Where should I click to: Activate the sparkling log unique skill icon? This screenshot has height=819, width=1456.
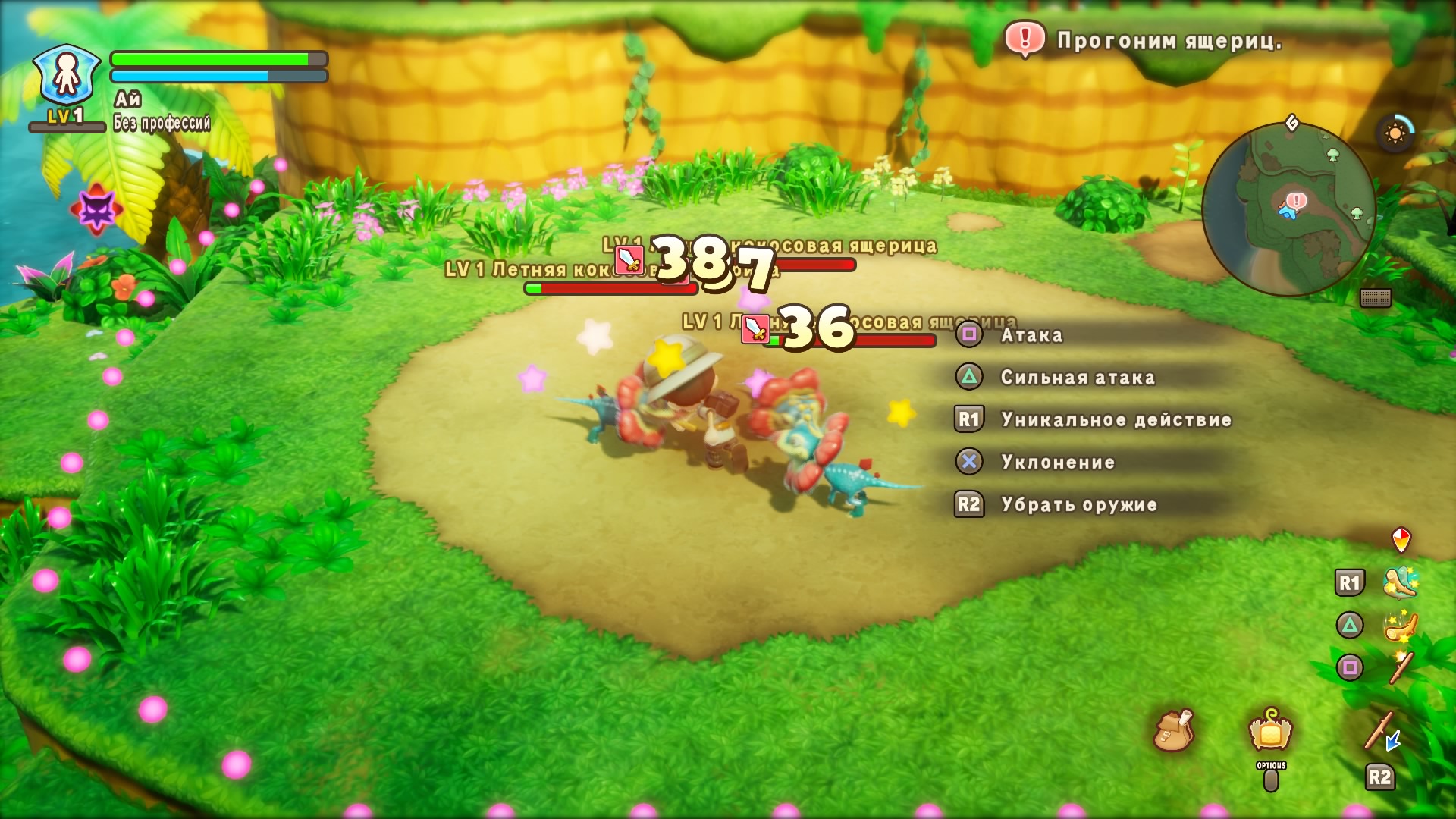[1400, 582]
